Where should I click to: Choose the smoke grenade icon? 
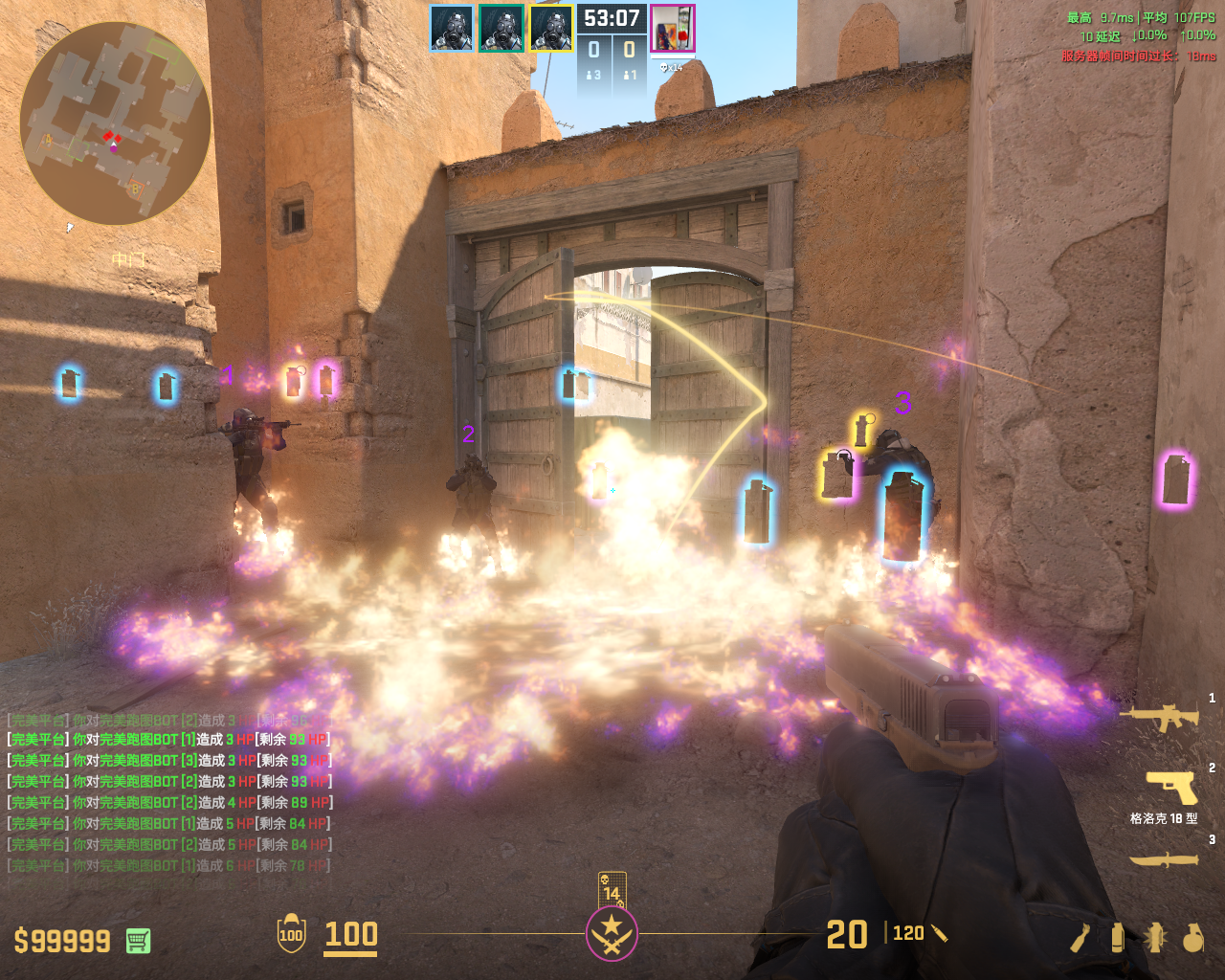pyautogui.click(x=1117, y=938)
